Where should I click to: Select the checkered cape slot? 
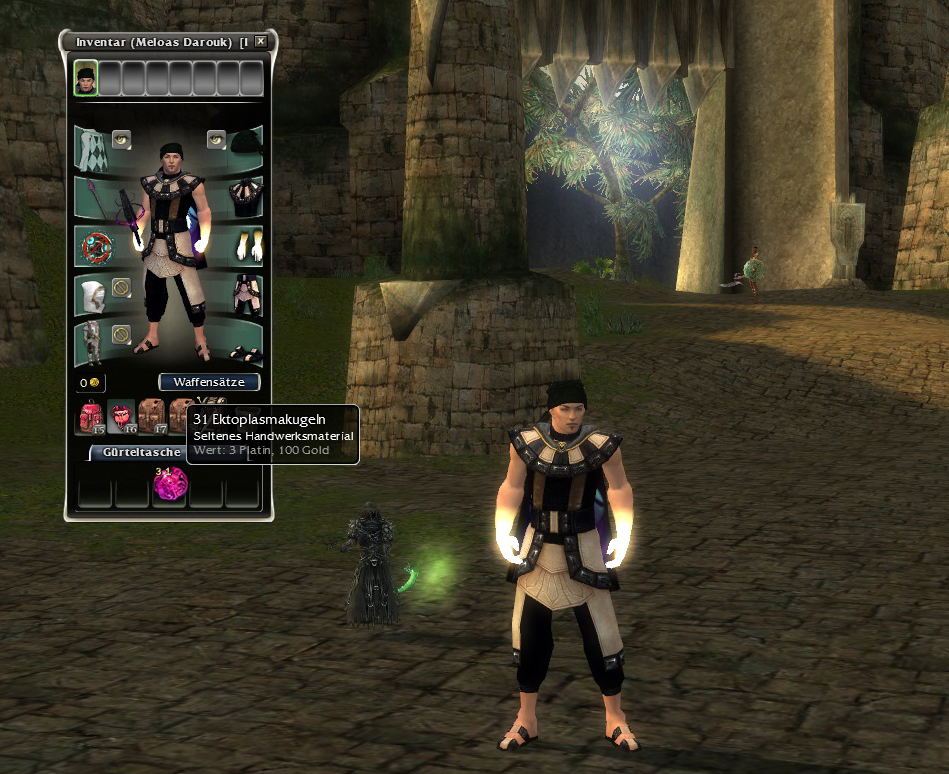tap(92, 148)
